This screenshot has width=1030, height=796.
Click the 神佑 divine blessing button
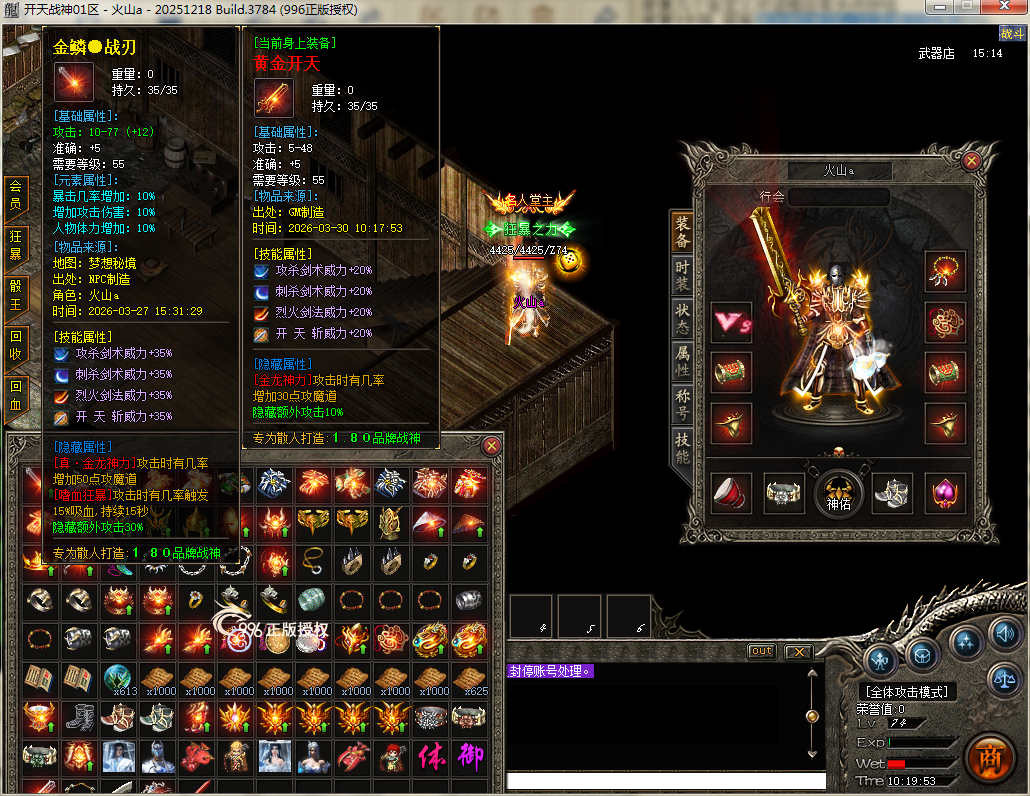coord(838,493)
